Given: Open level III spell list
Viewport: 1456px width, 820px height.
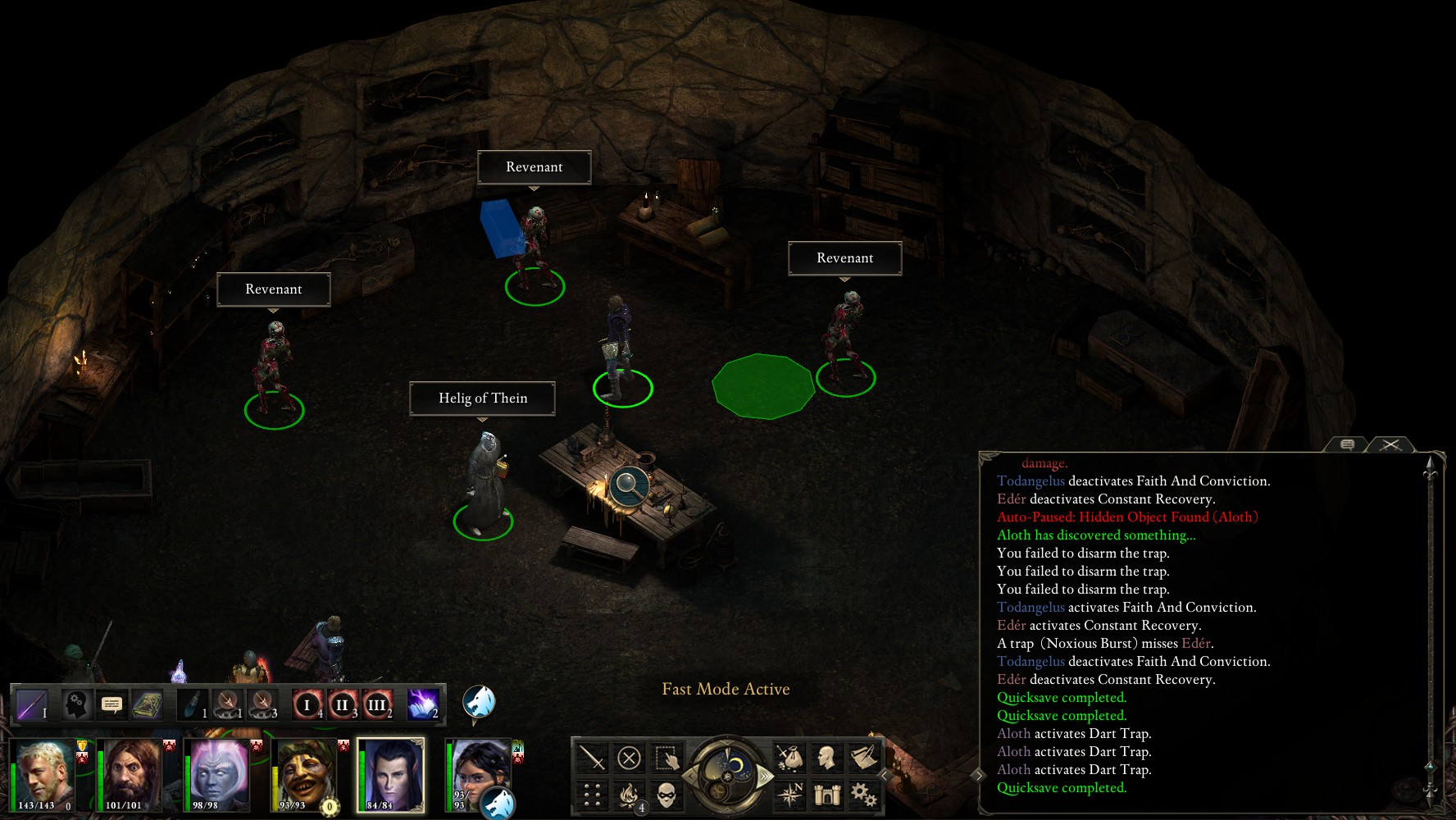Looking at the screenshot, I should pyautogui.click(x=376, y=704).
